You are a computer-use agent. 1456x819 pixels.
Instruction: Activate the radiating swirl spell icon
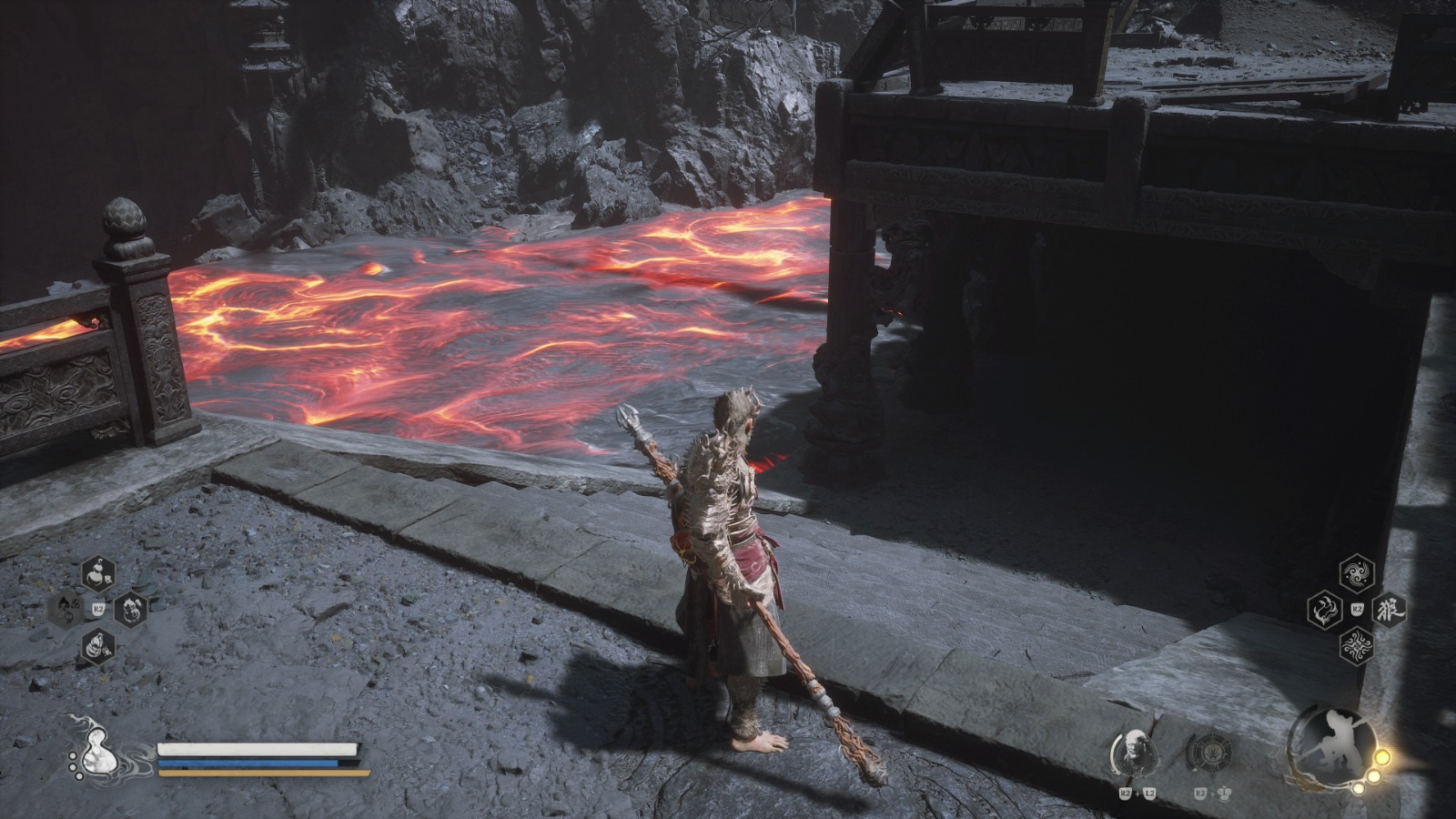[x=1357, y=645]
